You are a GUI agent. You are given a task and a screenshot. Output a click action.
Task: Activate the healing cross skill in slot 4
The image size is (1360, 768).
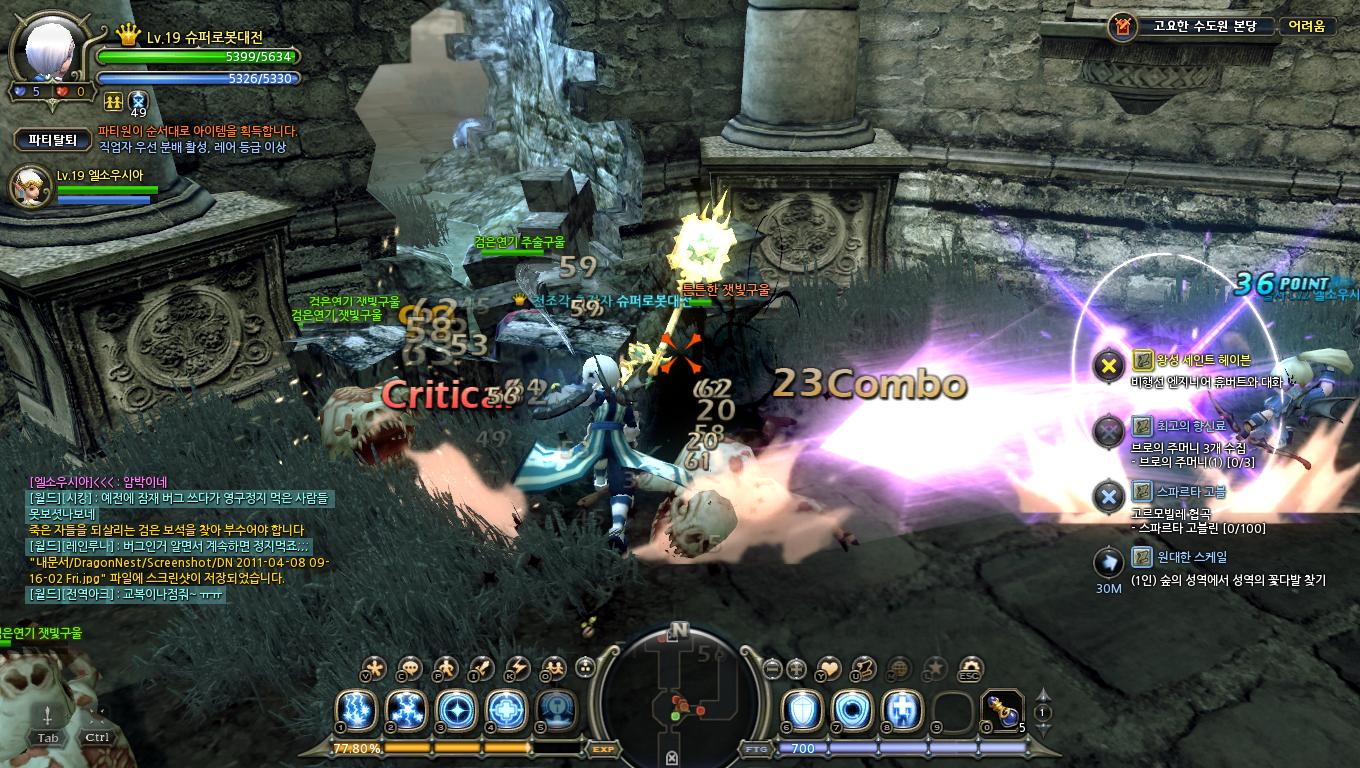[505, 710]
